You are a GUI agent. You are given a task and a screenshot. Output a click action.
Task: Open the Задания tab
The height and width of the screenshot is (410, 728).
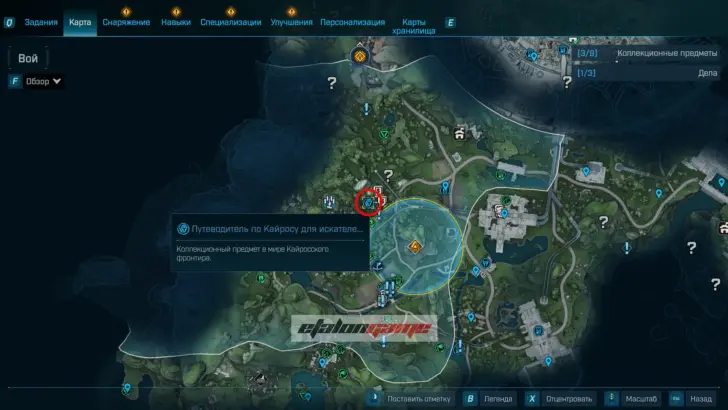pyautogui.click(x=41, y=22)
